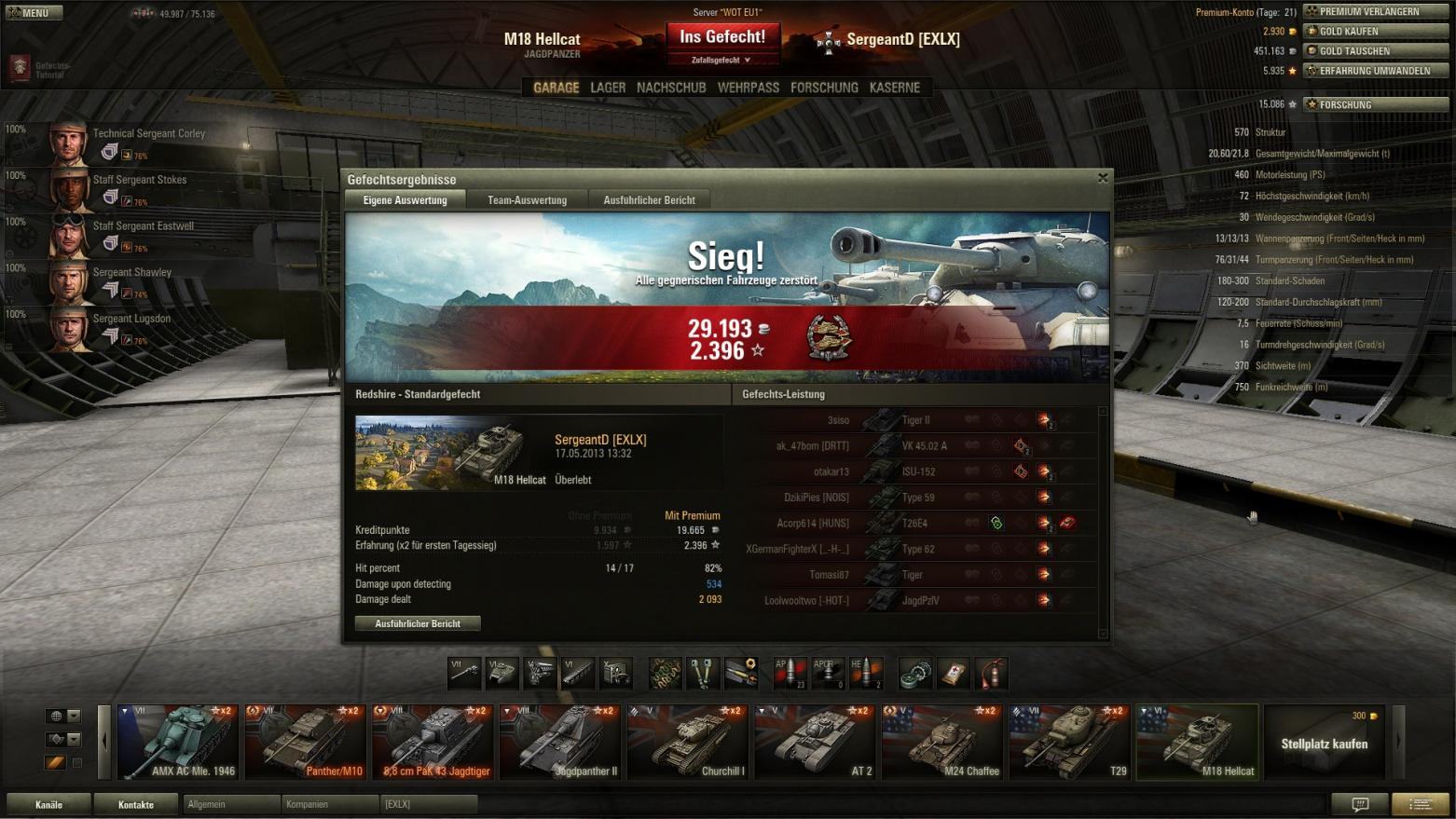Select the AMX AC Mle. 1946 tank
1456x819 pixels.
pos(178,743)
